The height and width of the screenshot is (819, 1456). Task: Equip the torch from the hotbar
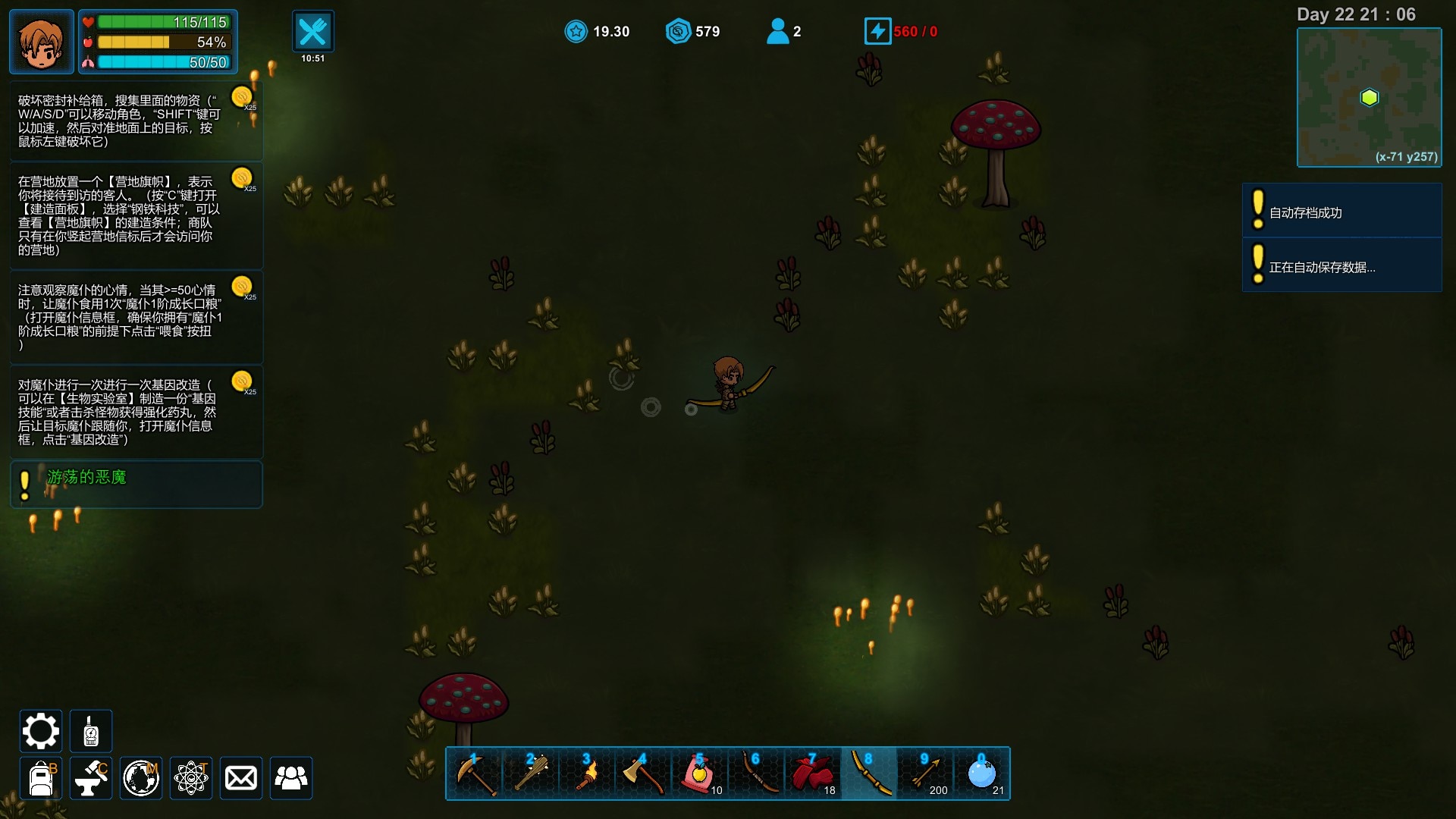587,773
